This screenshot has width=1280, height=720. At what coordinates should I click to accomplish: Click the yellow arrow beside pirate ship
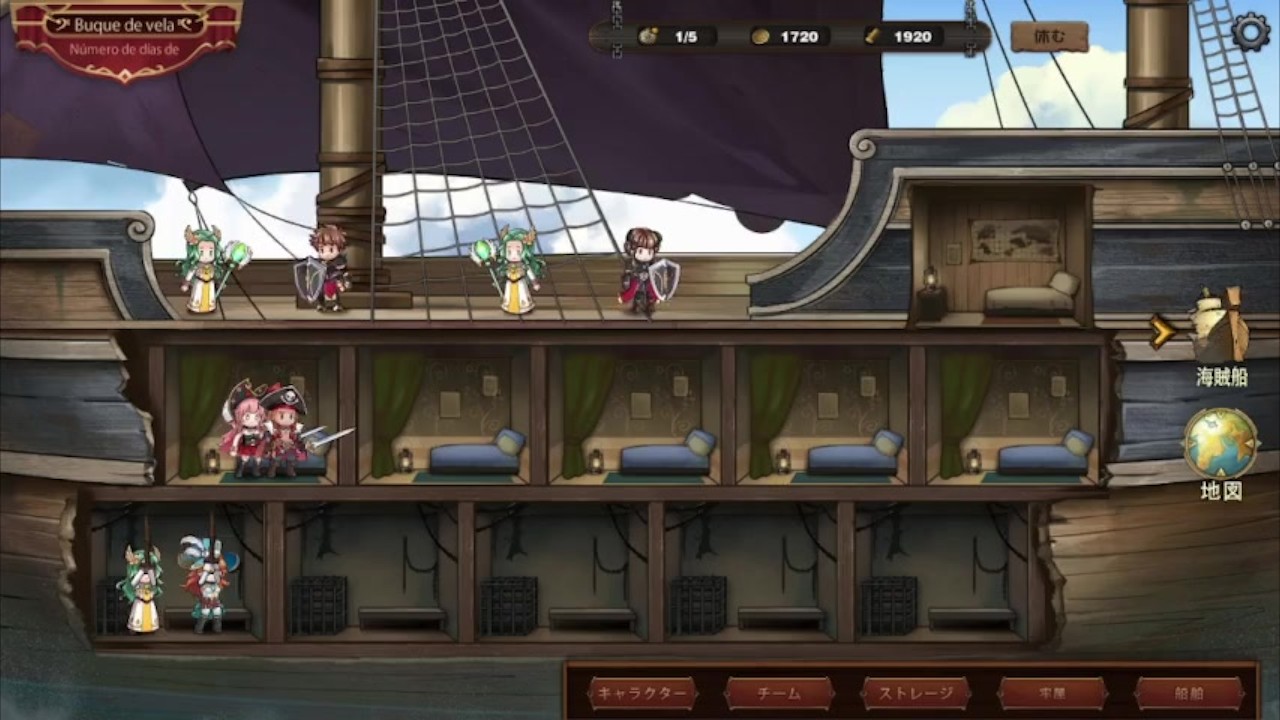coord(1162,331)
